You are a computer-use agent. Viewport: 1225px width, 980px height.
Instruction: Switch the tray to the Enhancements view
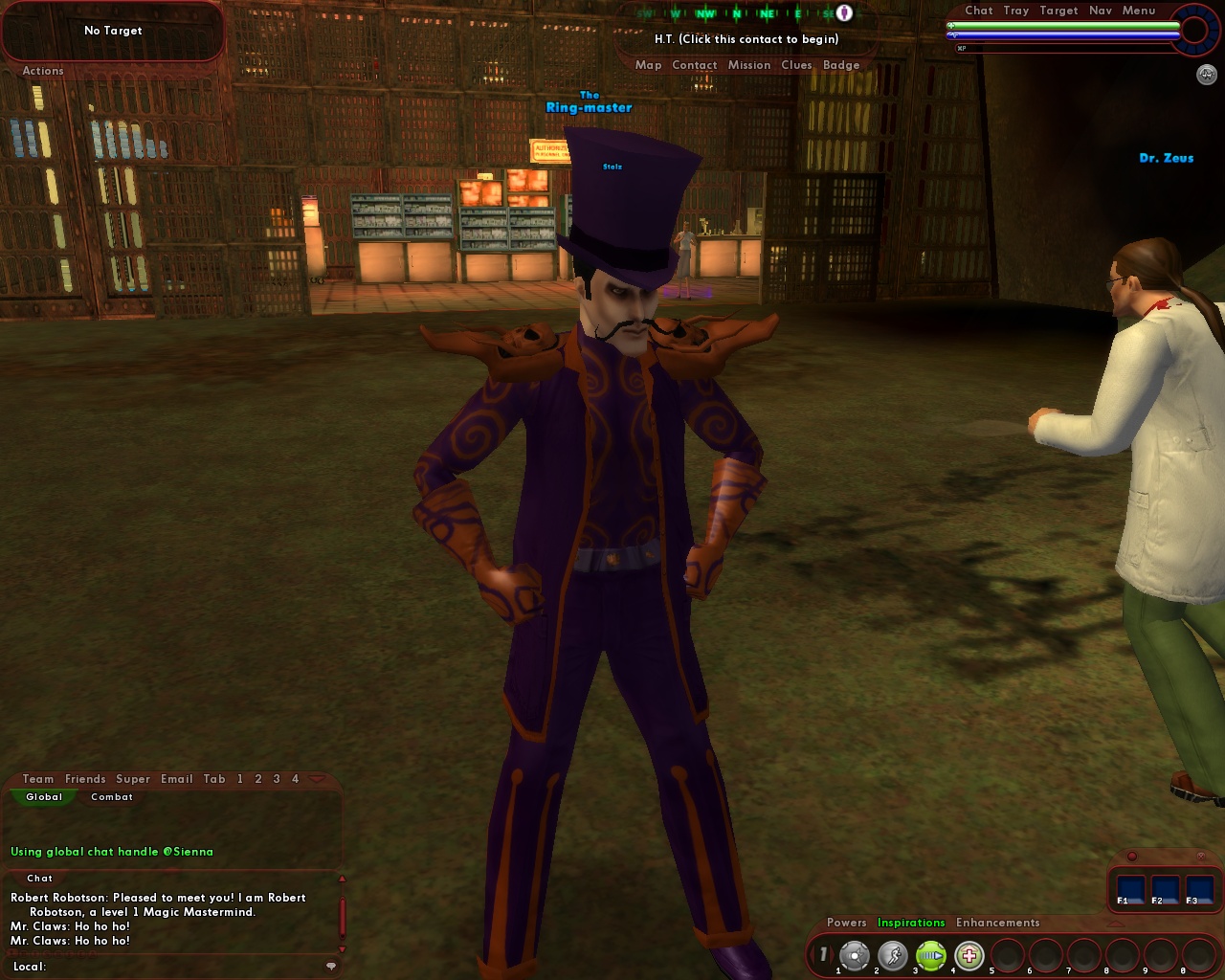pos(996,923)
